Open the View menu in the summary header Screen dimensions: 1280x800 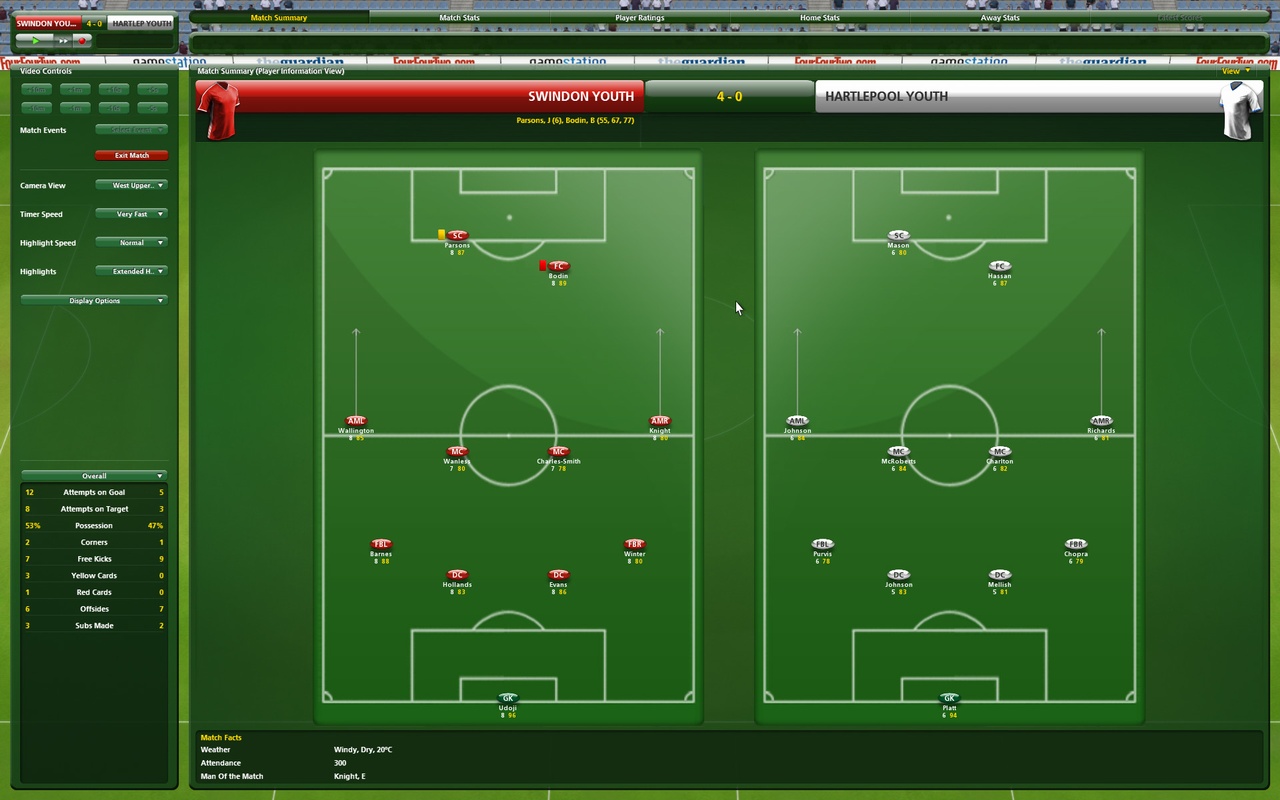[1235, 71]
